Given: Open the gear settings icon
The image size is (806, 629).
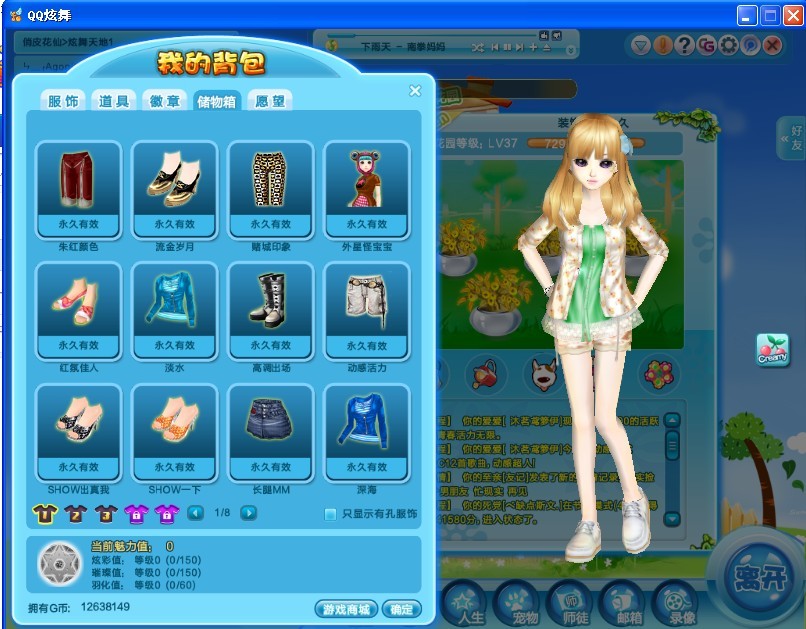Looking at the screenshot, I should [x=728, y=45].
